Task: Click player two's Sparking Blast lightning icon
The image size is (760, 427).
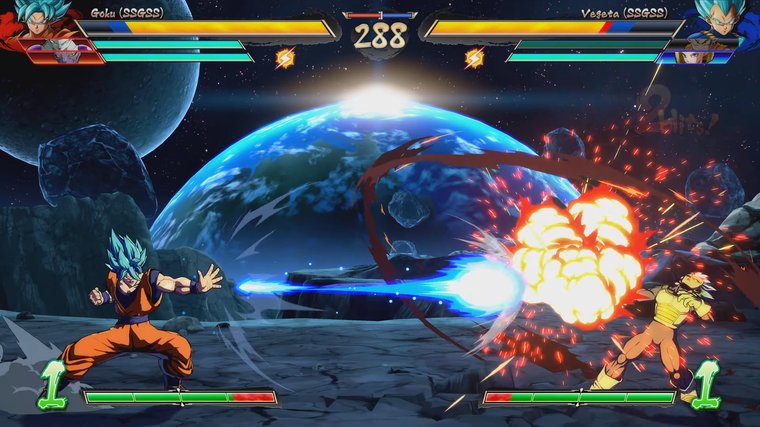Action: (x=474, y=58)
